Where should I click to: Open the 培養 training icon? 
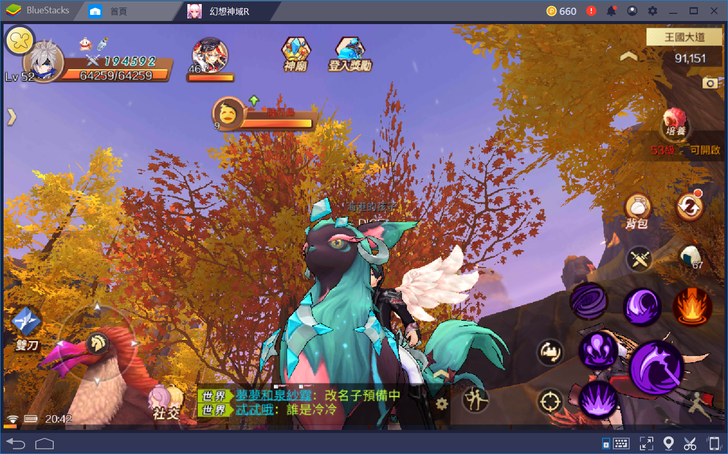[676, 123]
